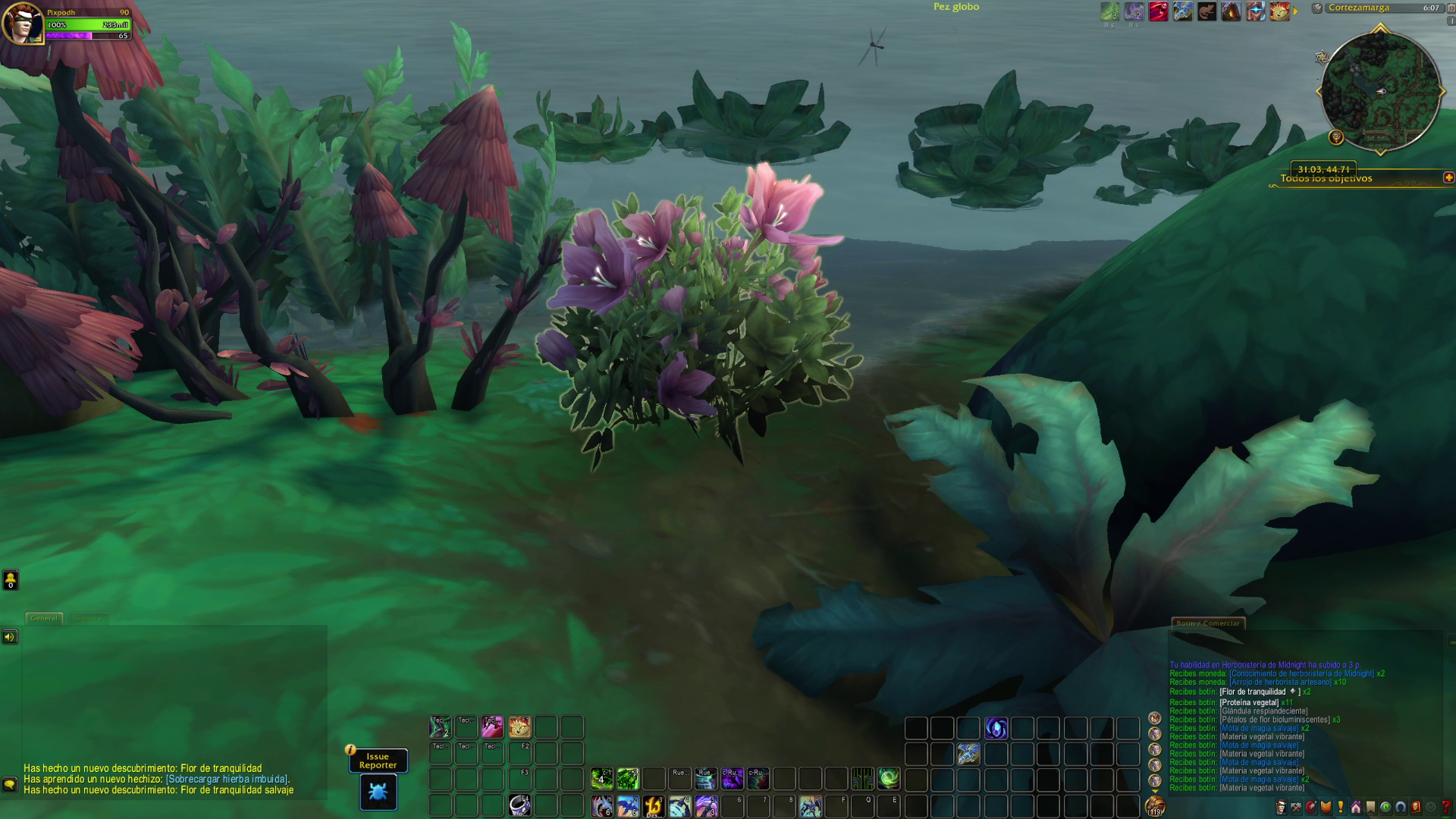The image size is (1456, 819).
Task: Open the house micro-menu icon
Action: [1355, 808]
